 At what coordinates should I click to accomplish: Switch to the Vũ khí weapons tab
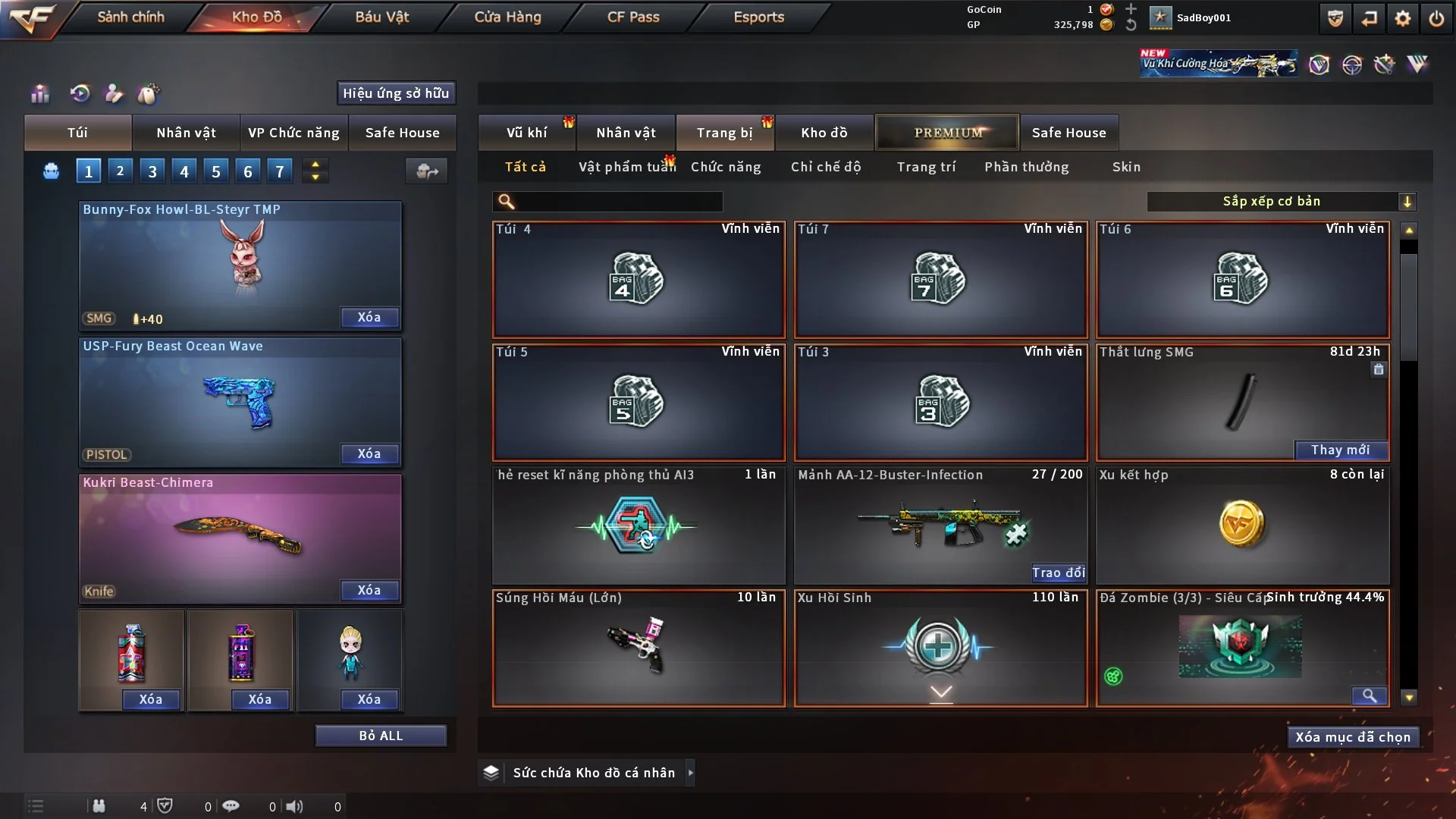tap(526, 133)
